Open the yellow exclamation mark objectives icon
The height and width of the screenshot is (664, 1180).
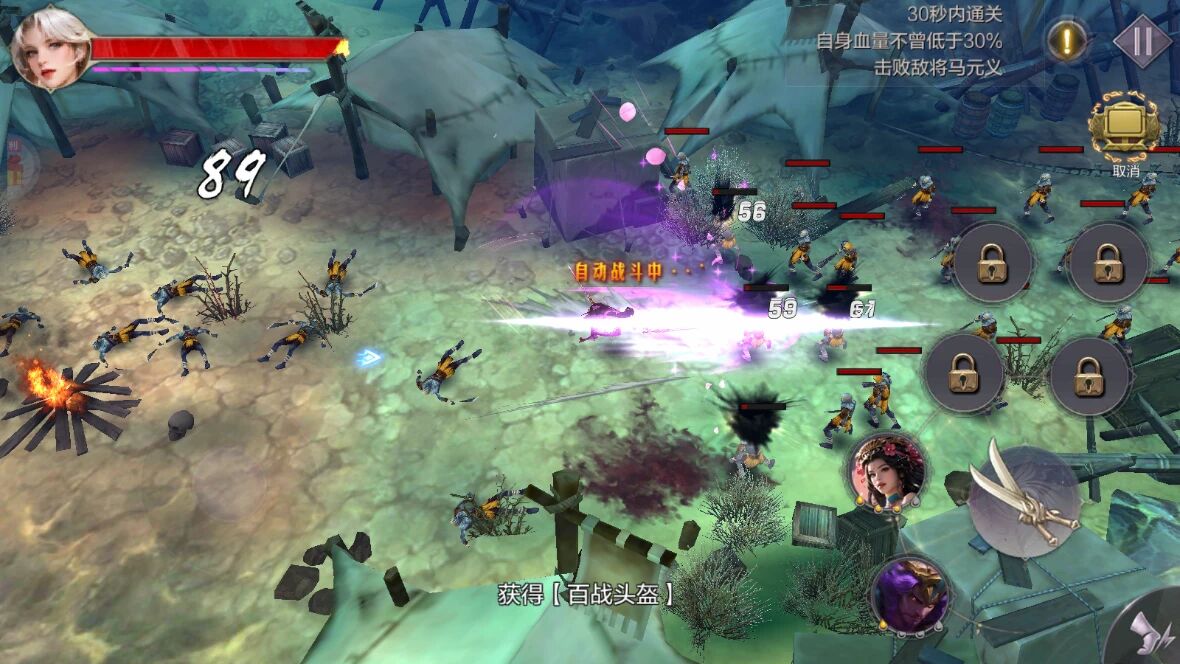(1067, 41)
